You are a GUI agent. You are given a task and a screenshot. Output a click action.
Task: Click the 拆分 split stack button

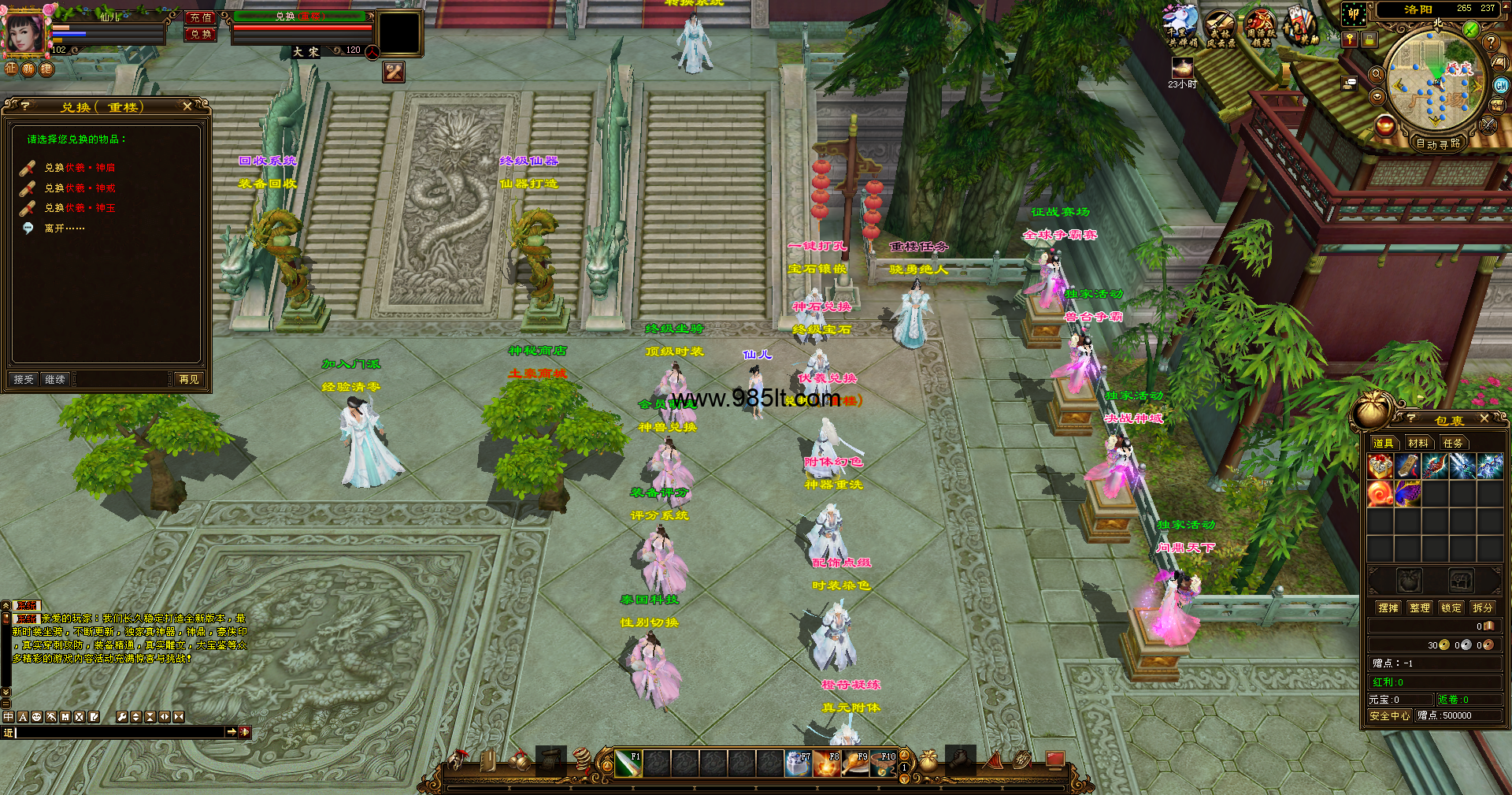point(1482,607)
